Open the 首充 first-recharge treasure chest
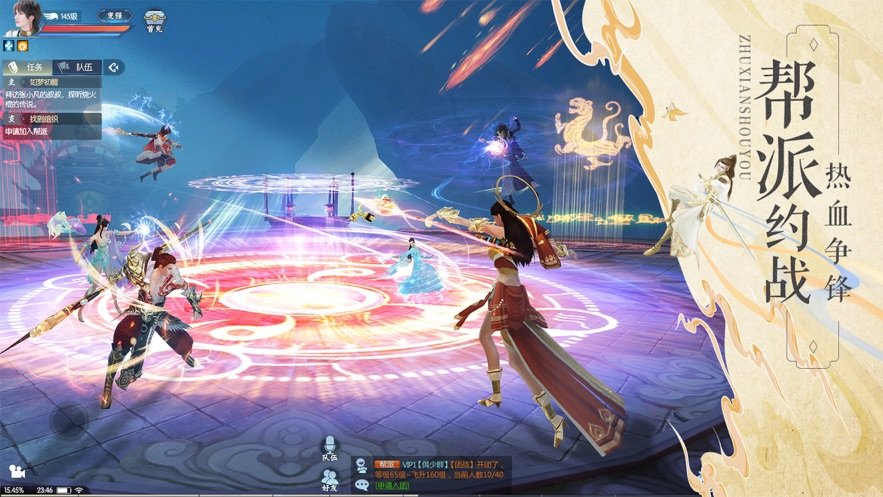 click(155, 20)
